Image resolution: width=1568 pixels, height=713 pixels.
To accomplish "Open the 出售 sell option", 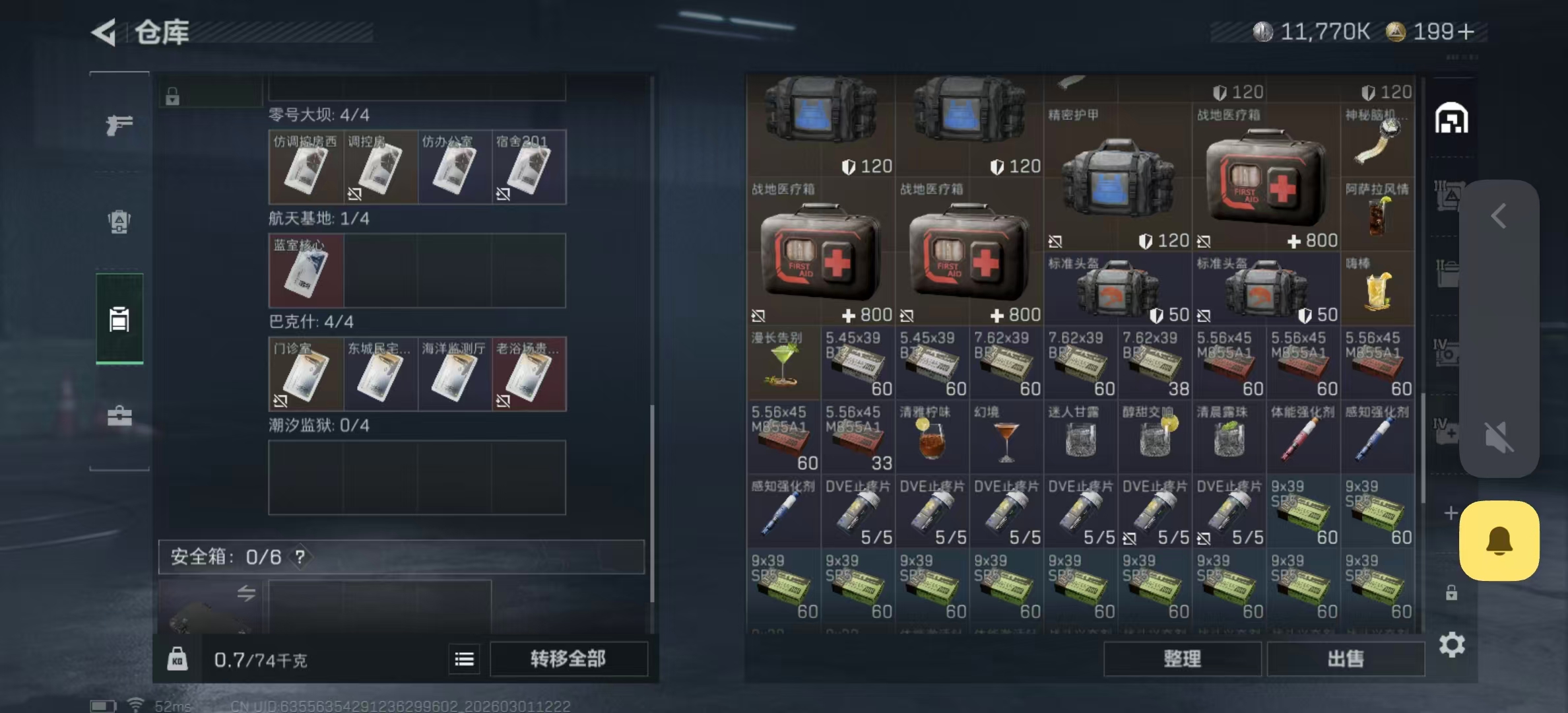I will tap(1345, 658).
